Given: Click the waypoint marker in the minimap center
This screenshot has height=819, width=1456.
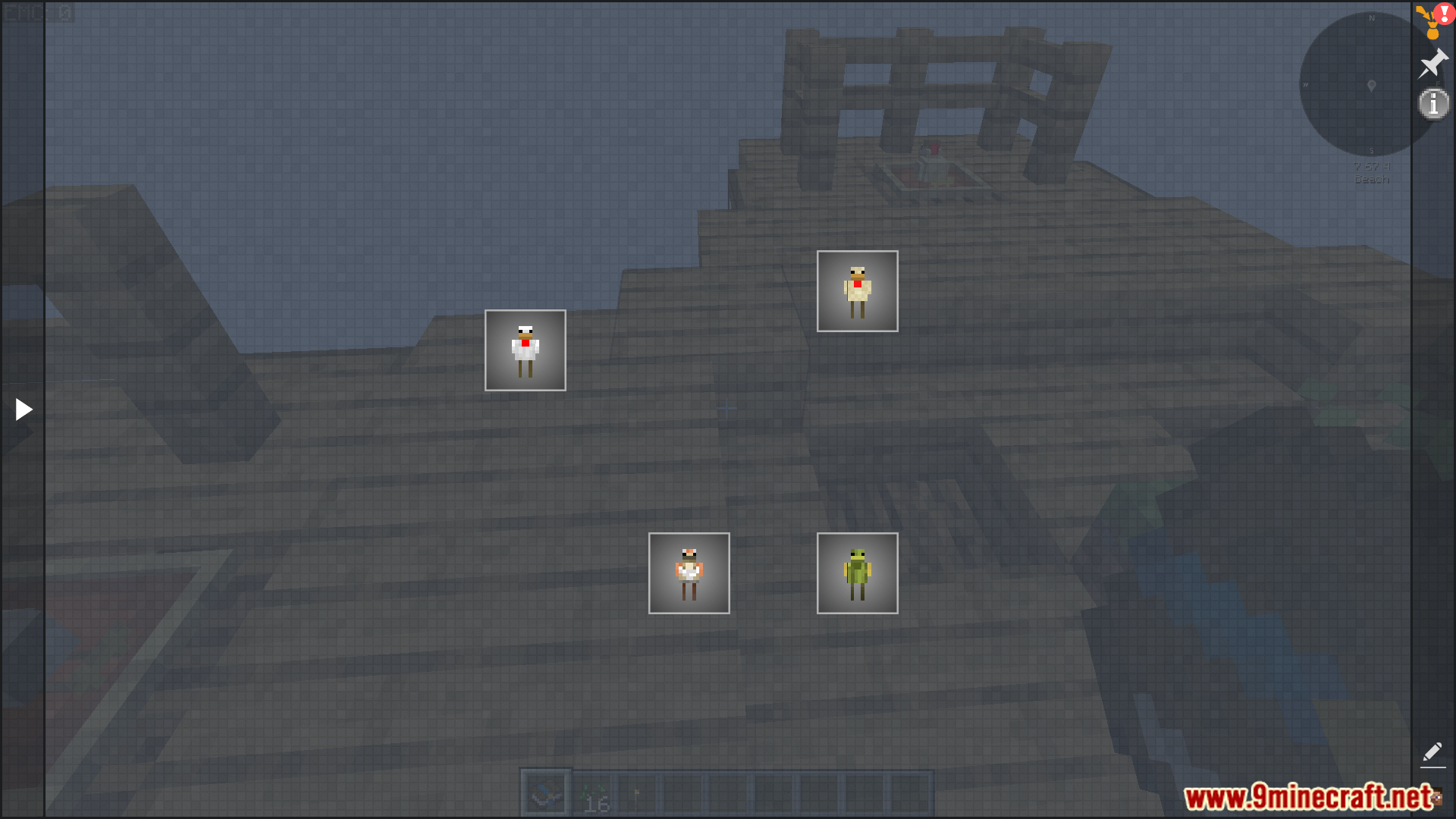Looking at the screenshot, I should point(1370,86).
